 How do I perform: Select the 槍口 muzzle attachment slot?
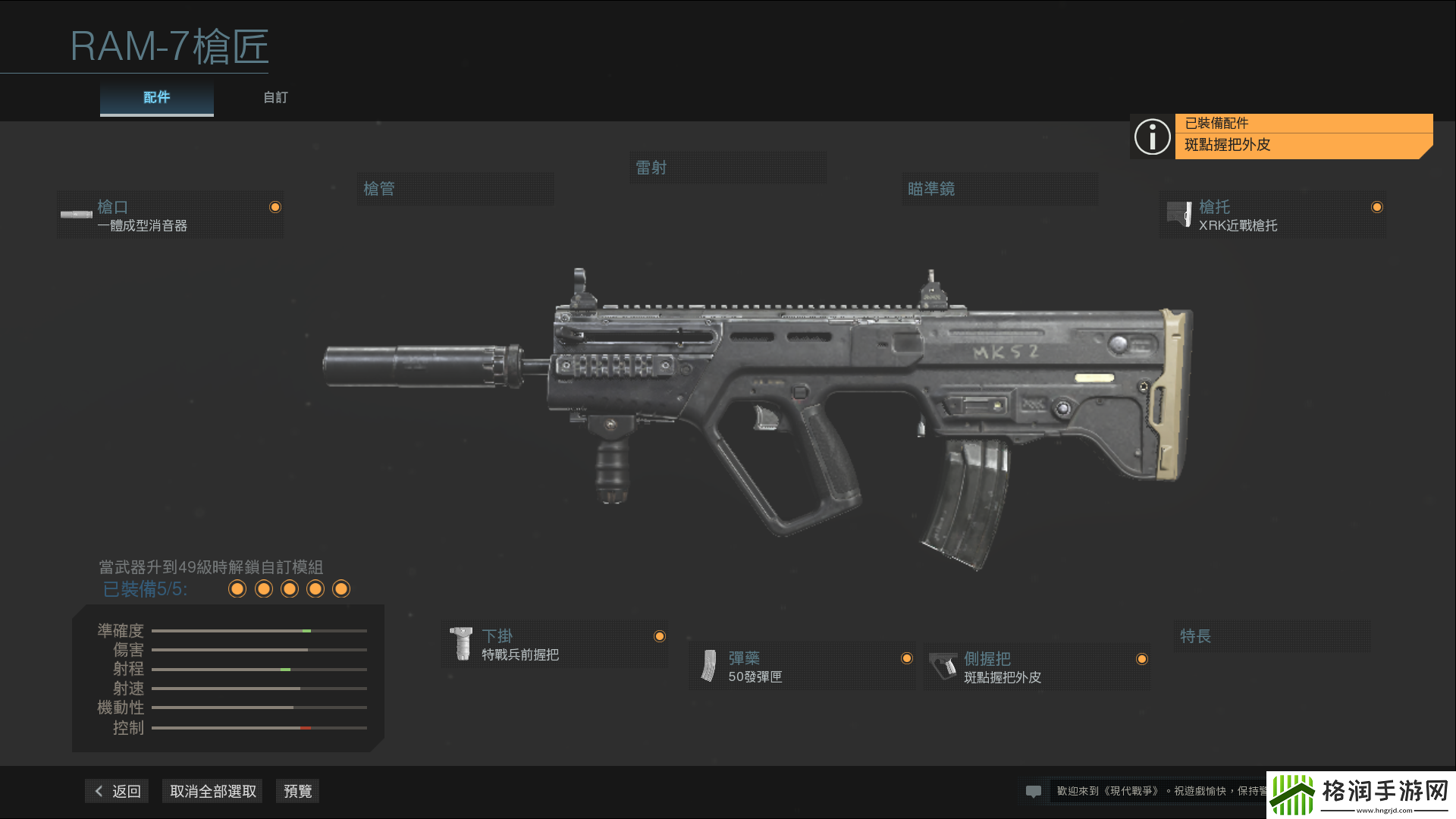171,215
